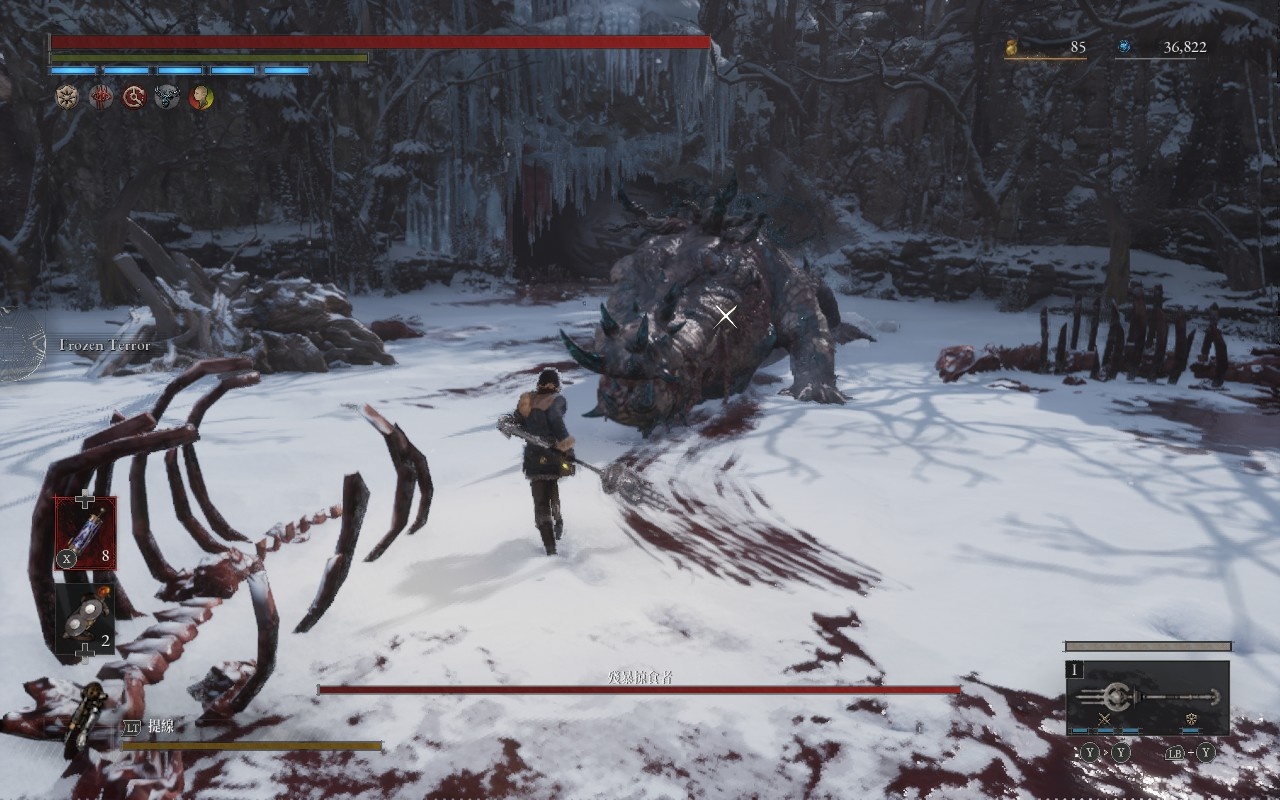The image size is (1280, 800).
Task: Activate the crossed-blades fable art icon
Action: coord(1105,720)
